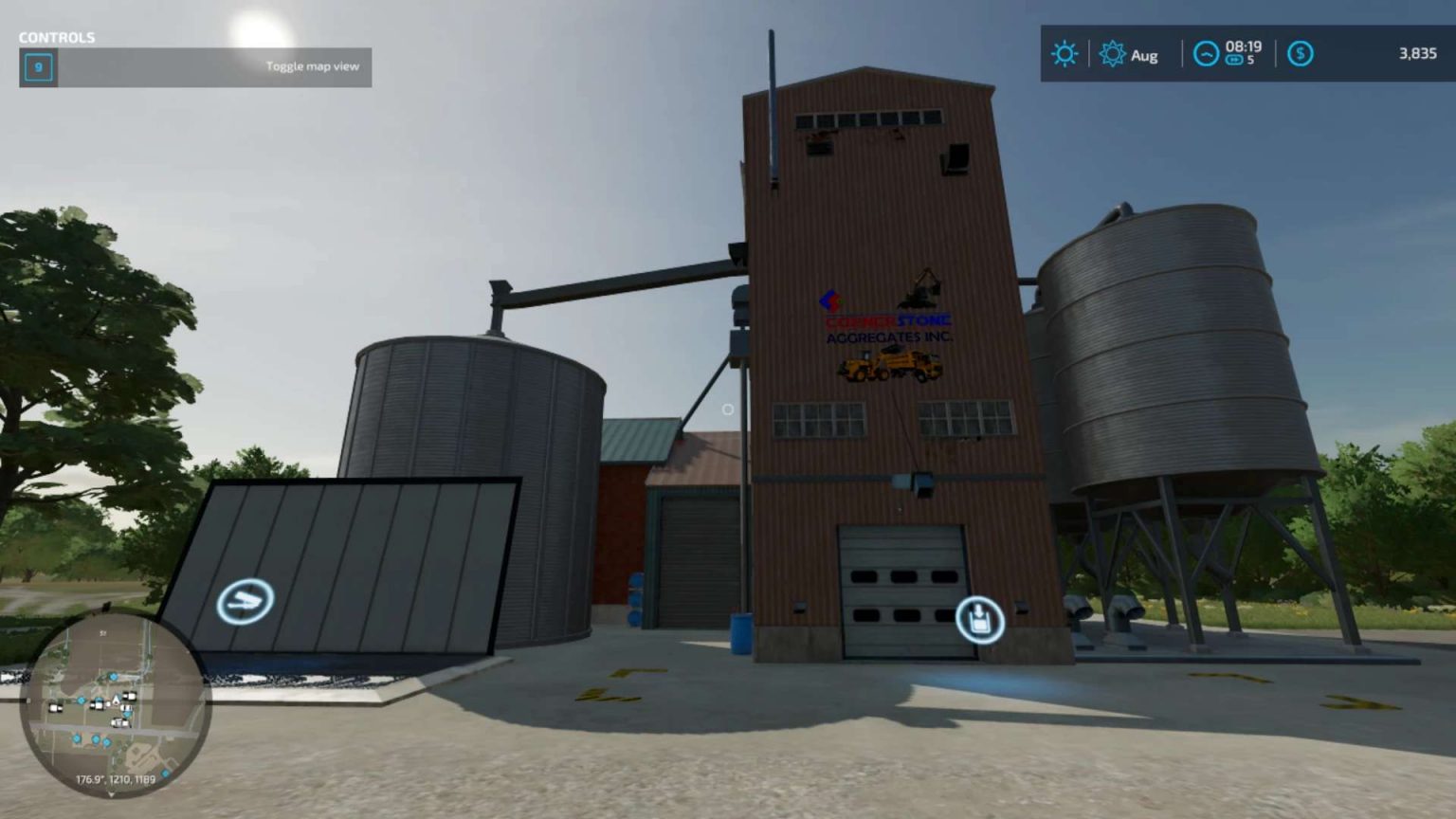Screen dimensions: 1456x819
Task: Click the unload arrow icon near the garage door
Action: (x=981, y=620)
